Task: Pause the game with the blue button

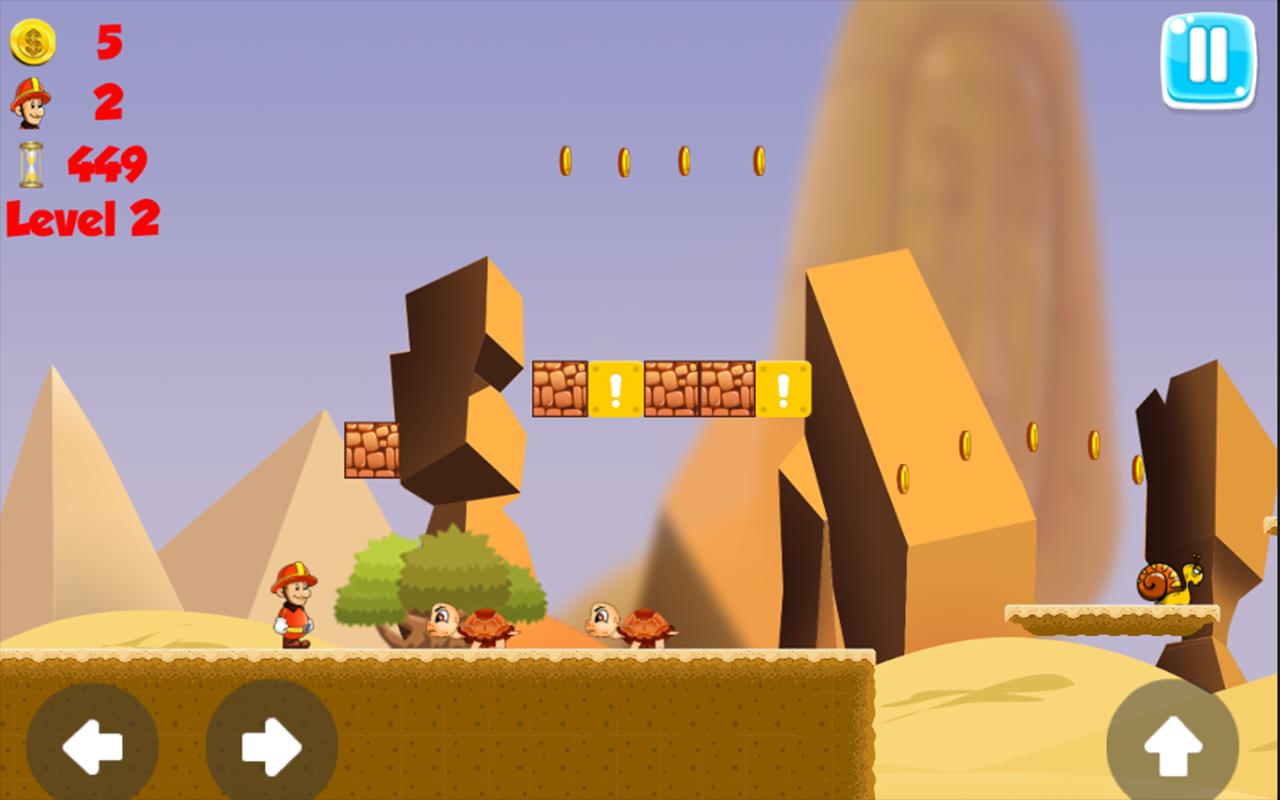Action: 1208,60
